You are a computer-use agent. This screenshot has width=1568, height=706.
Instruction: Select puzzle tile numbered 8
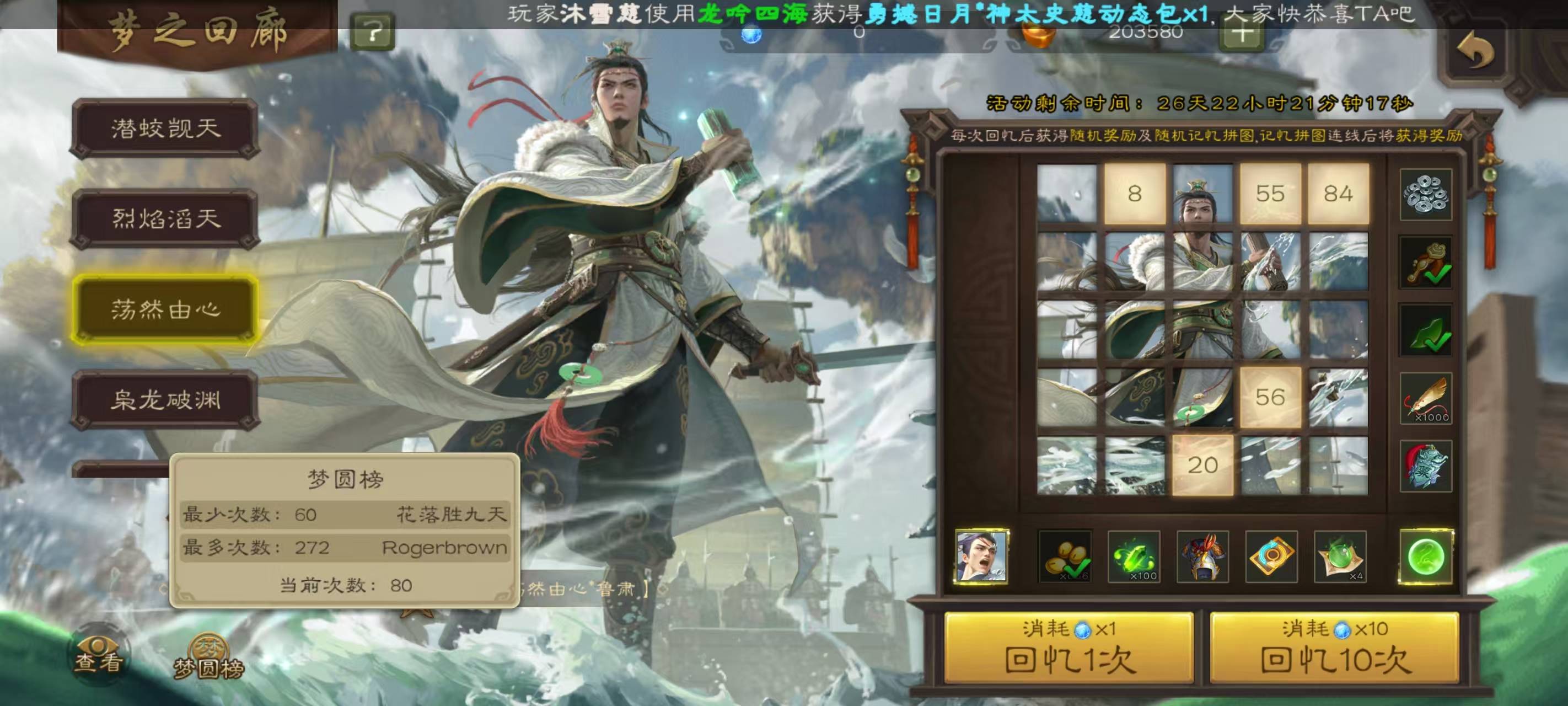pos(1135,194)
